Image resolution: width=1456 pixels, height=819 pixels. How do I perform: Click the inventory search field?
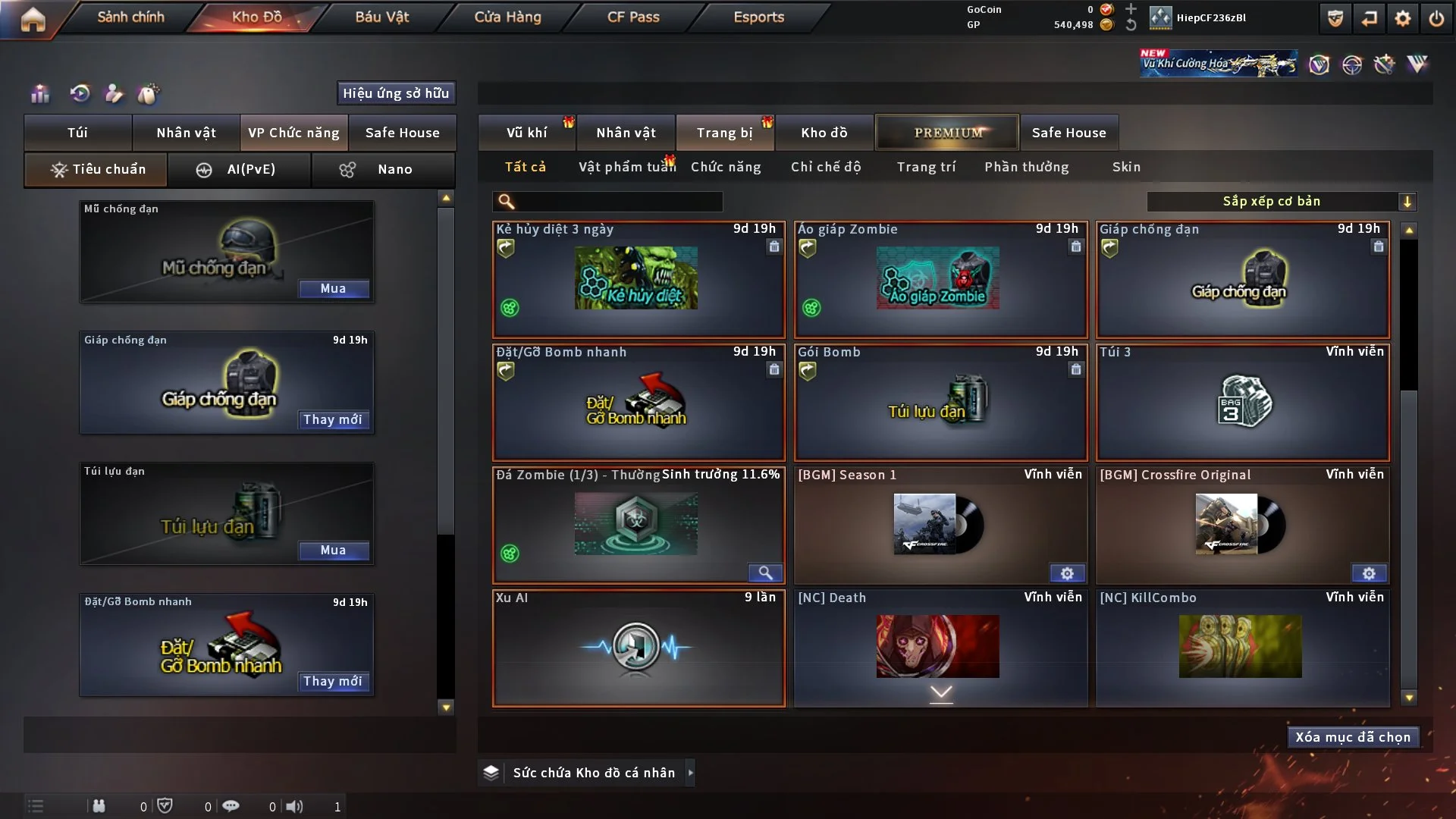pos(618,202)
